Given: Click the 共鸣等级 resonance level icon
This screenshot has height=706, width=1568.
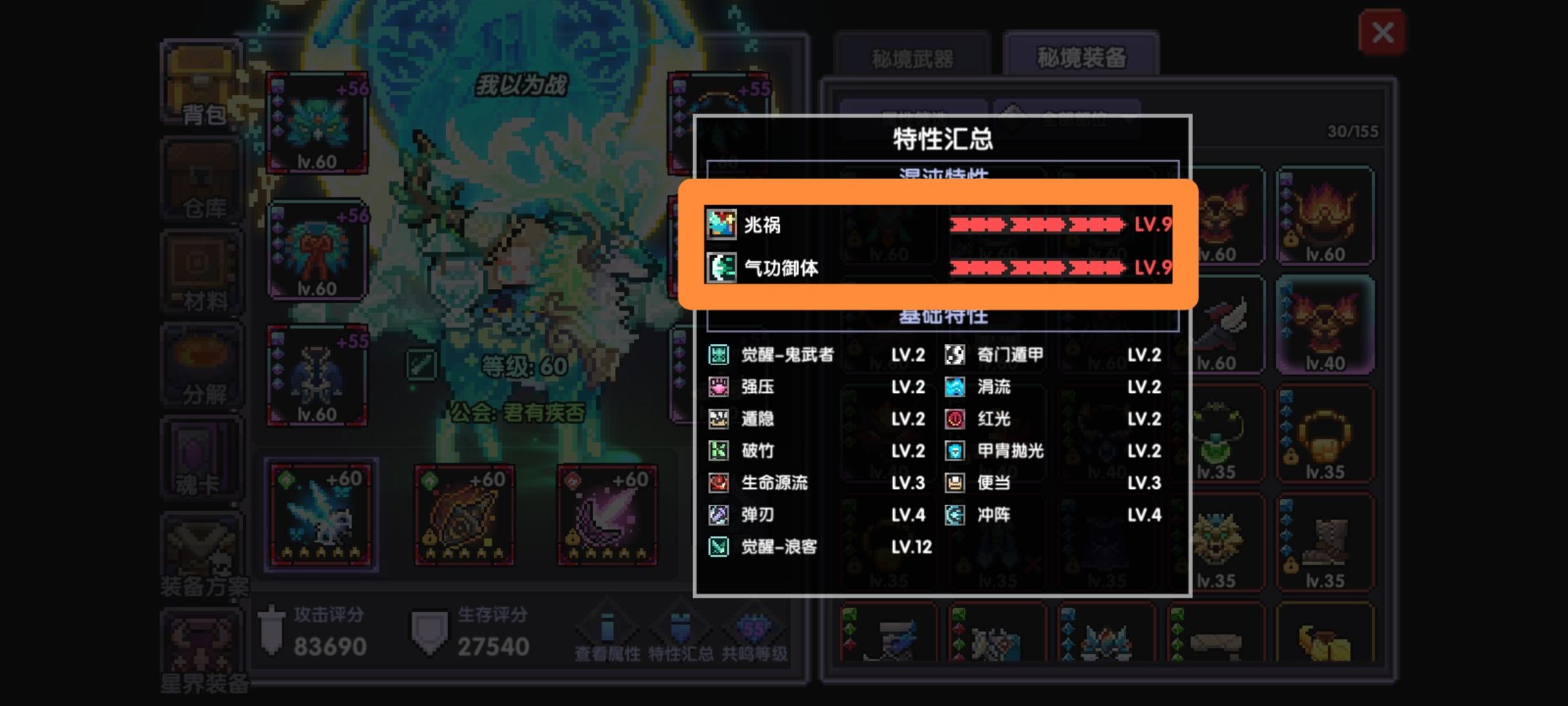Looking at the screenshot, I should pos(755,628).
